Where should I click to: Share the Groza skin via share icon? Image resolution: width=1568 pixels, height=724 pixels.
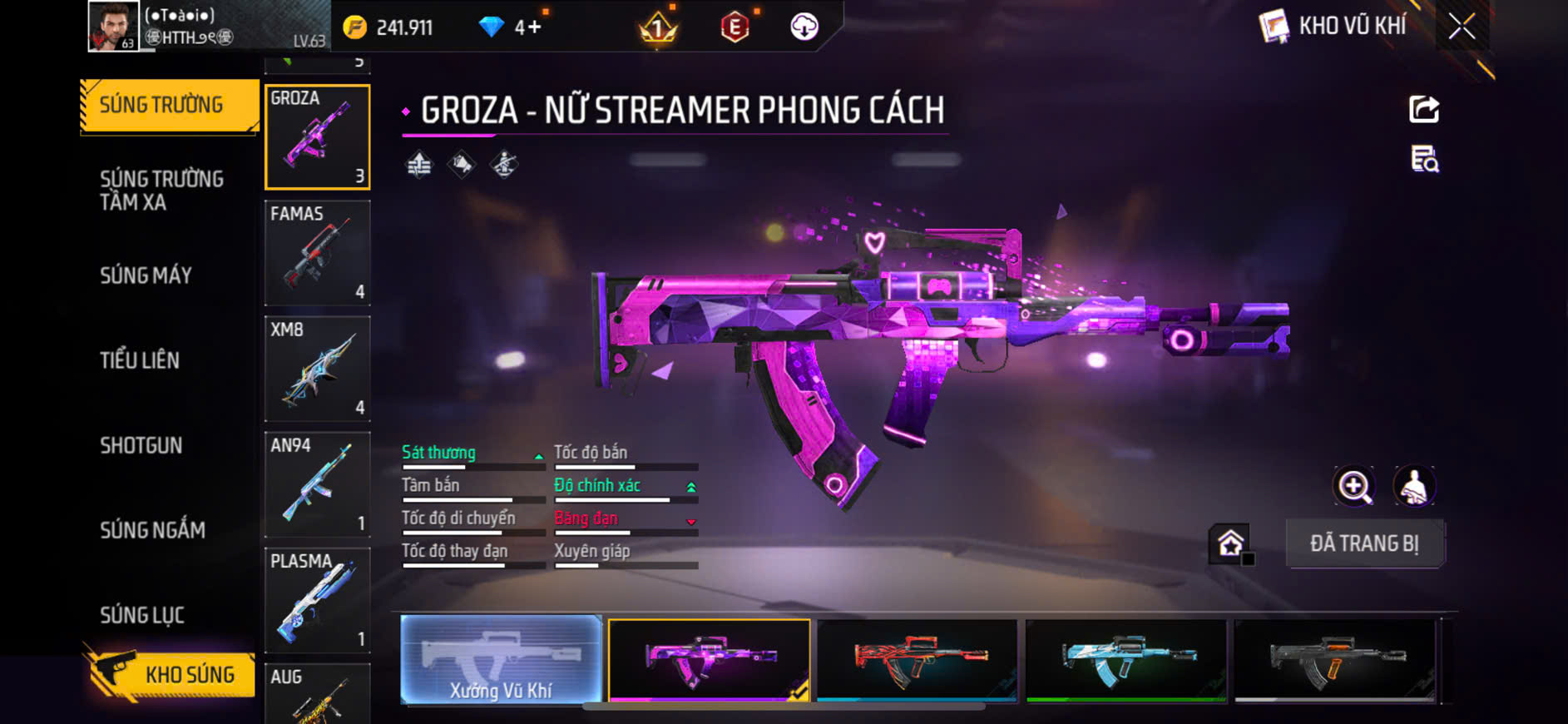(x=1424, y=109)
